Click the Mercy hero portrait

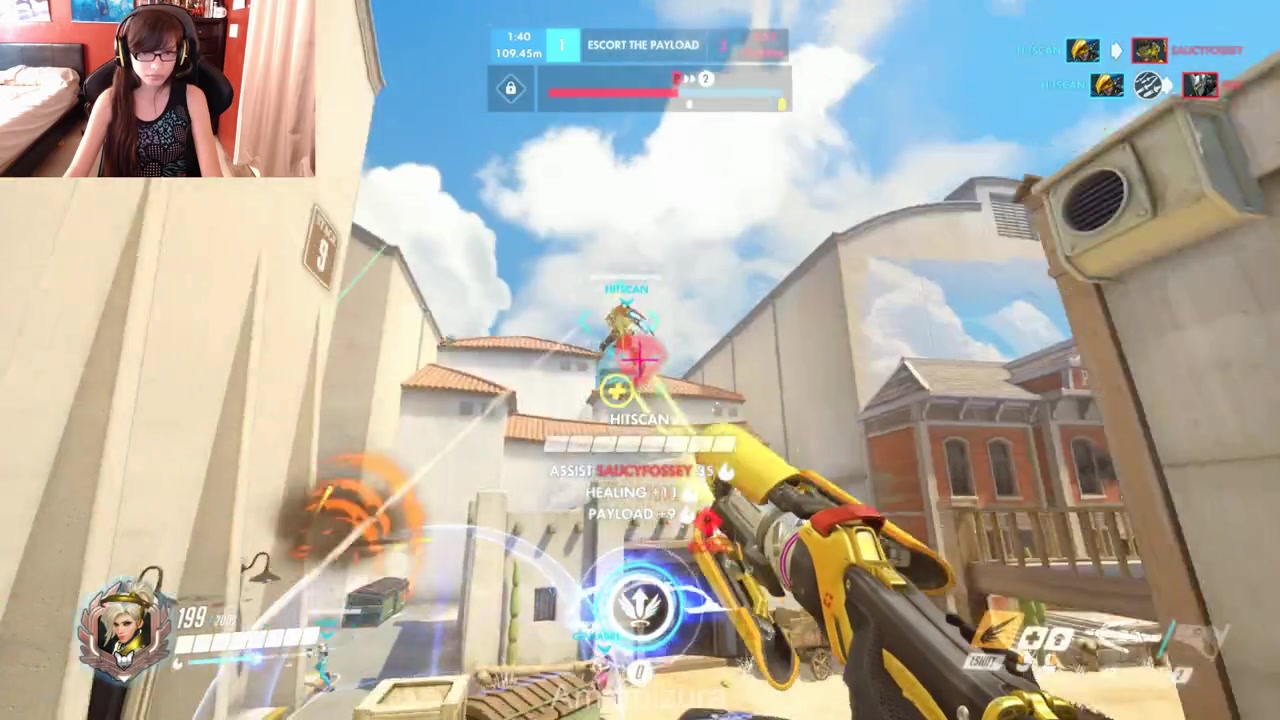pyautogui.click(x=123, y=629)
